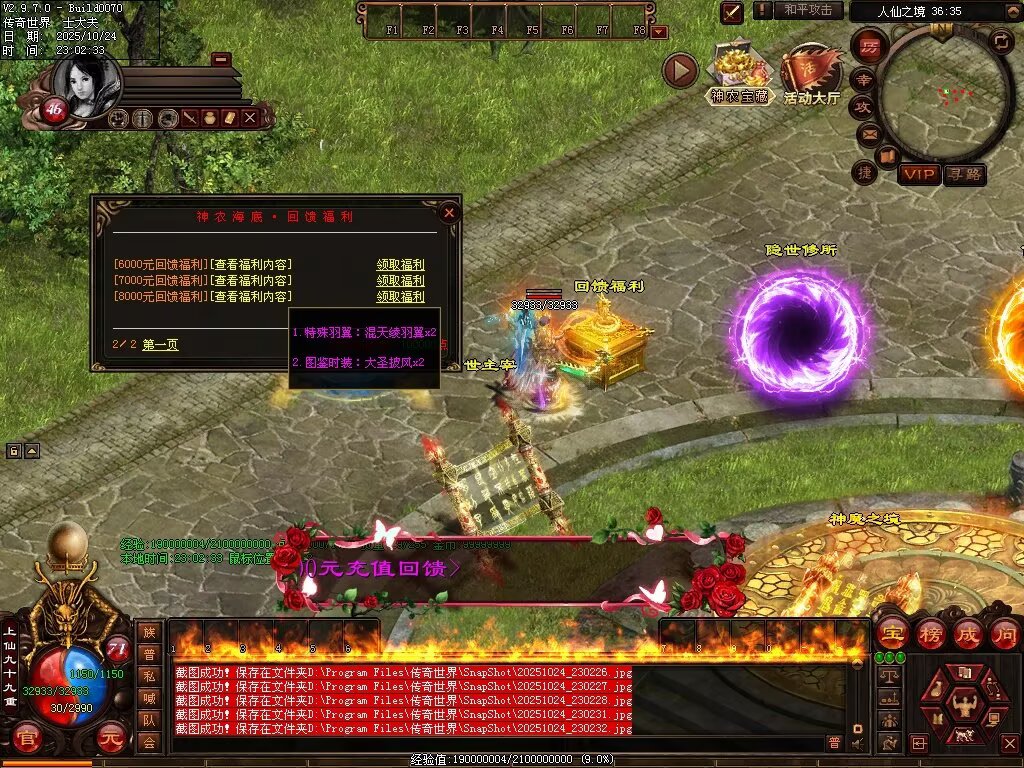Close the 回馈福利 dialog
This screenshot has width=1024, height=768.
449,212
